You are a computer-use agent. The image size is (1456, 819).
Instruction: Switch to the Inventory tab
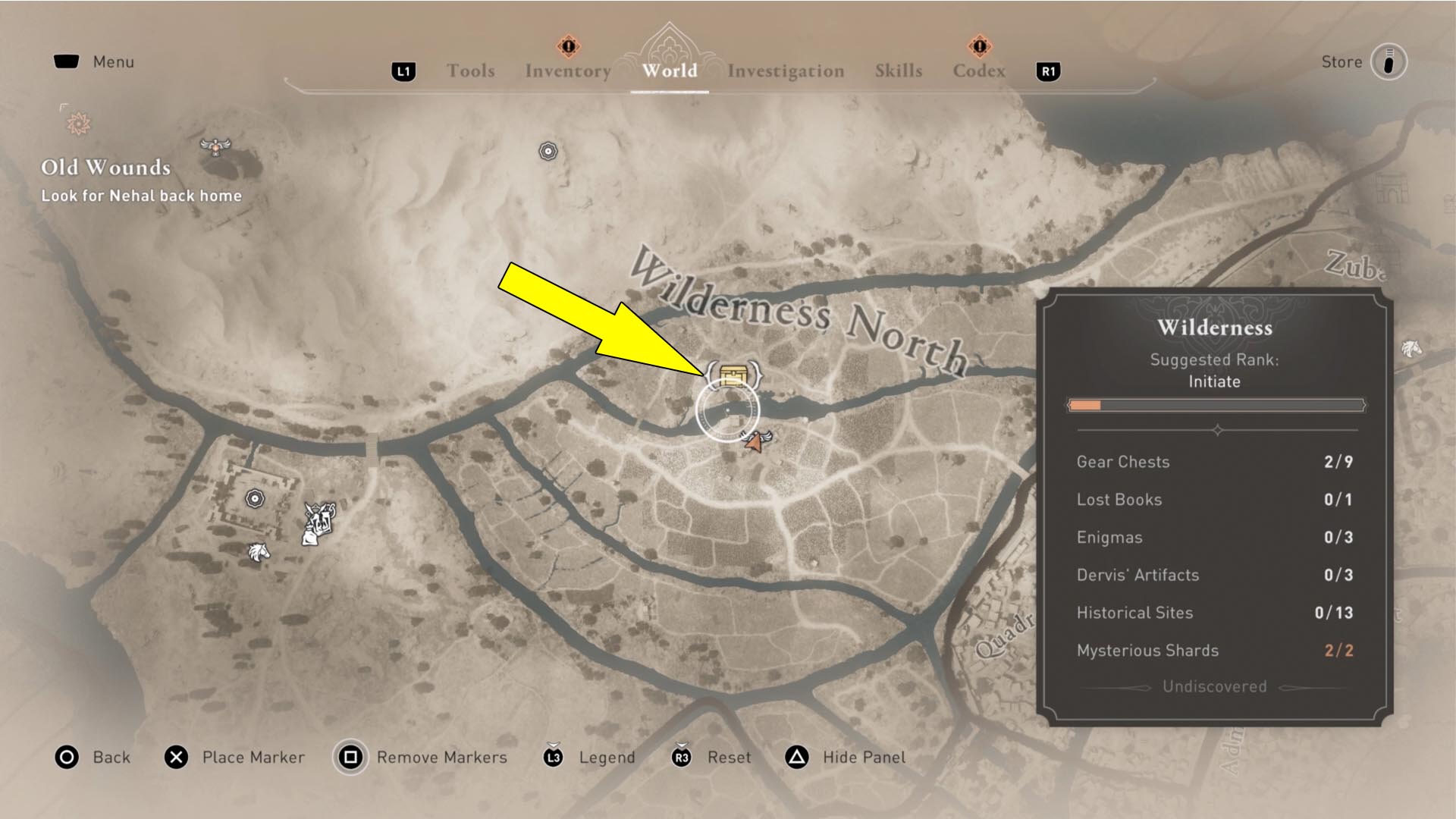[567, 71]
